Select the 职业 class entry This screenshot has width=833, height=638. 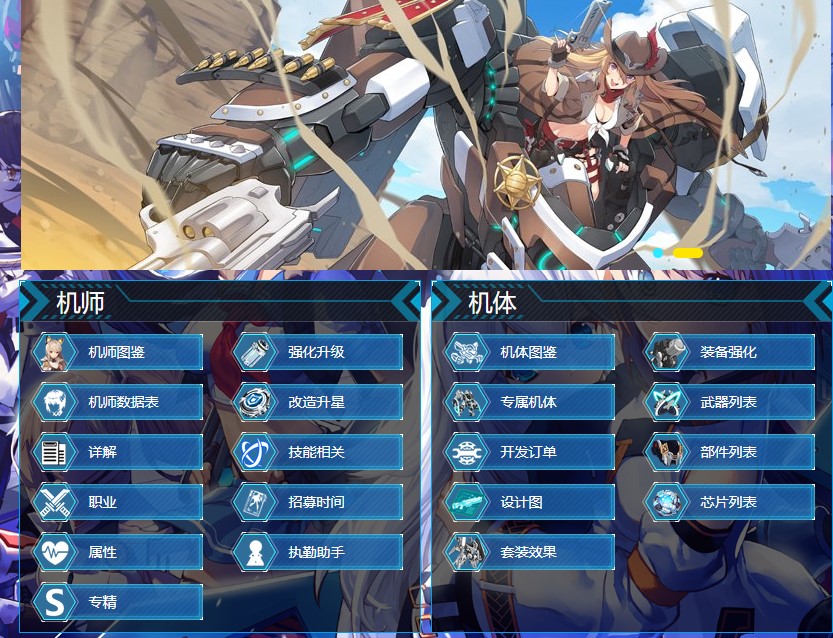pos(117,502)
